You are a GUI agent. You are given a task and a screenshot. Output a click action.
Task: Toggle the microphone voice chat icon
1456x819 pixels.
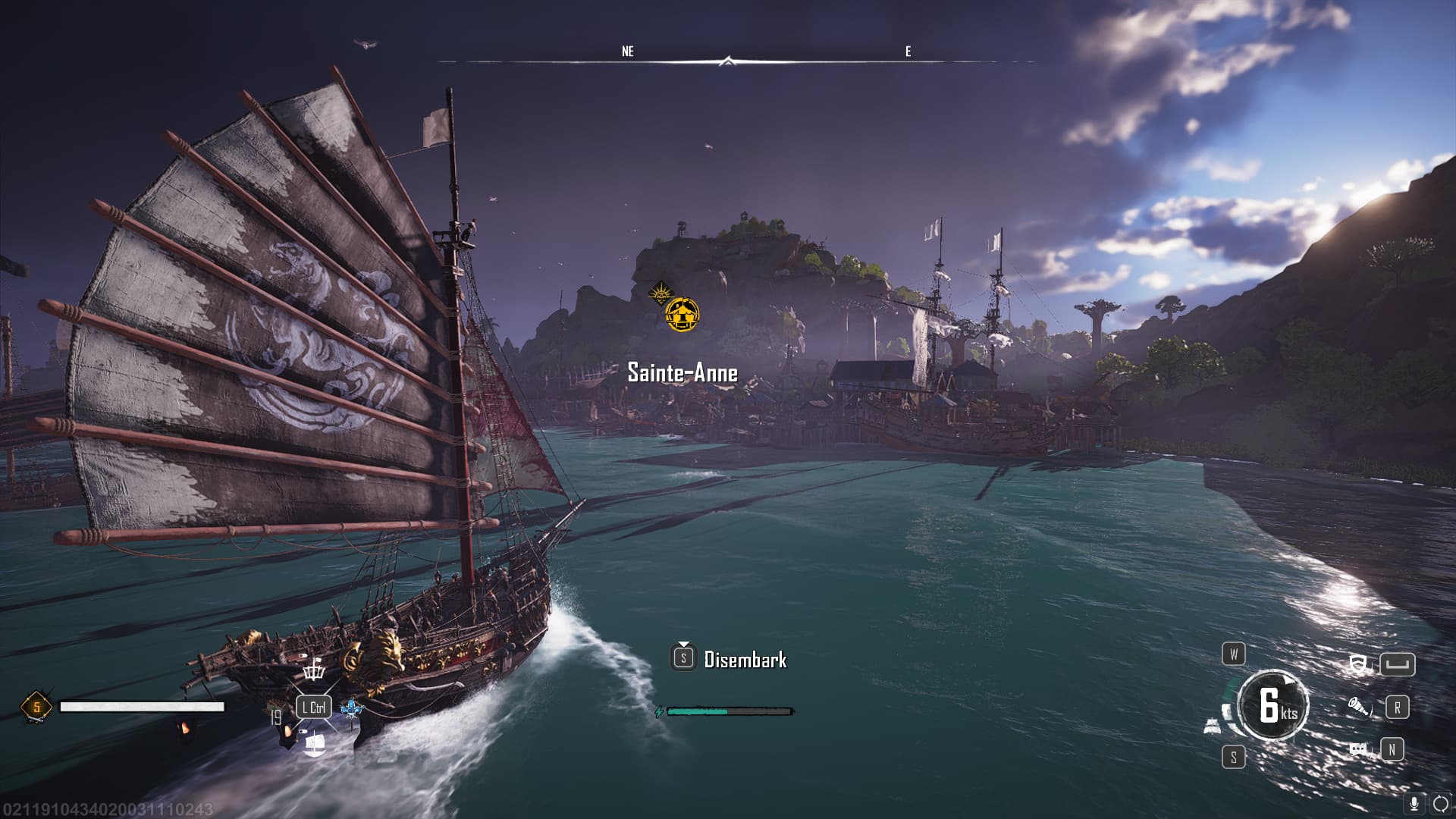click(1414, 804)
